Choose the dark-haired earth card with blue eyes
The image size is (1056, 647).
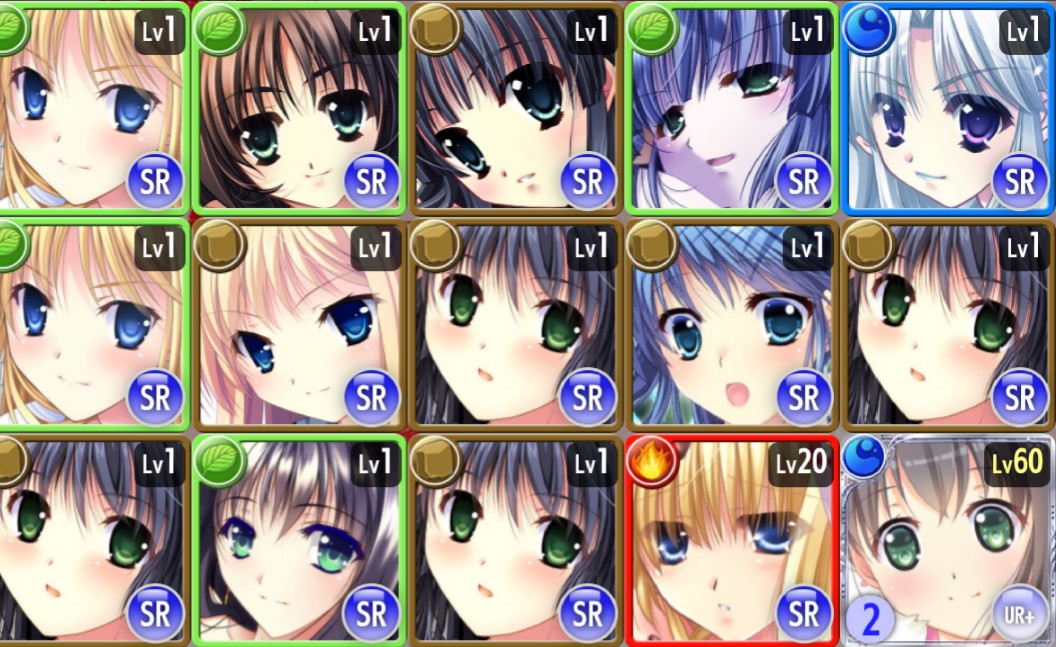click(515, 107)
